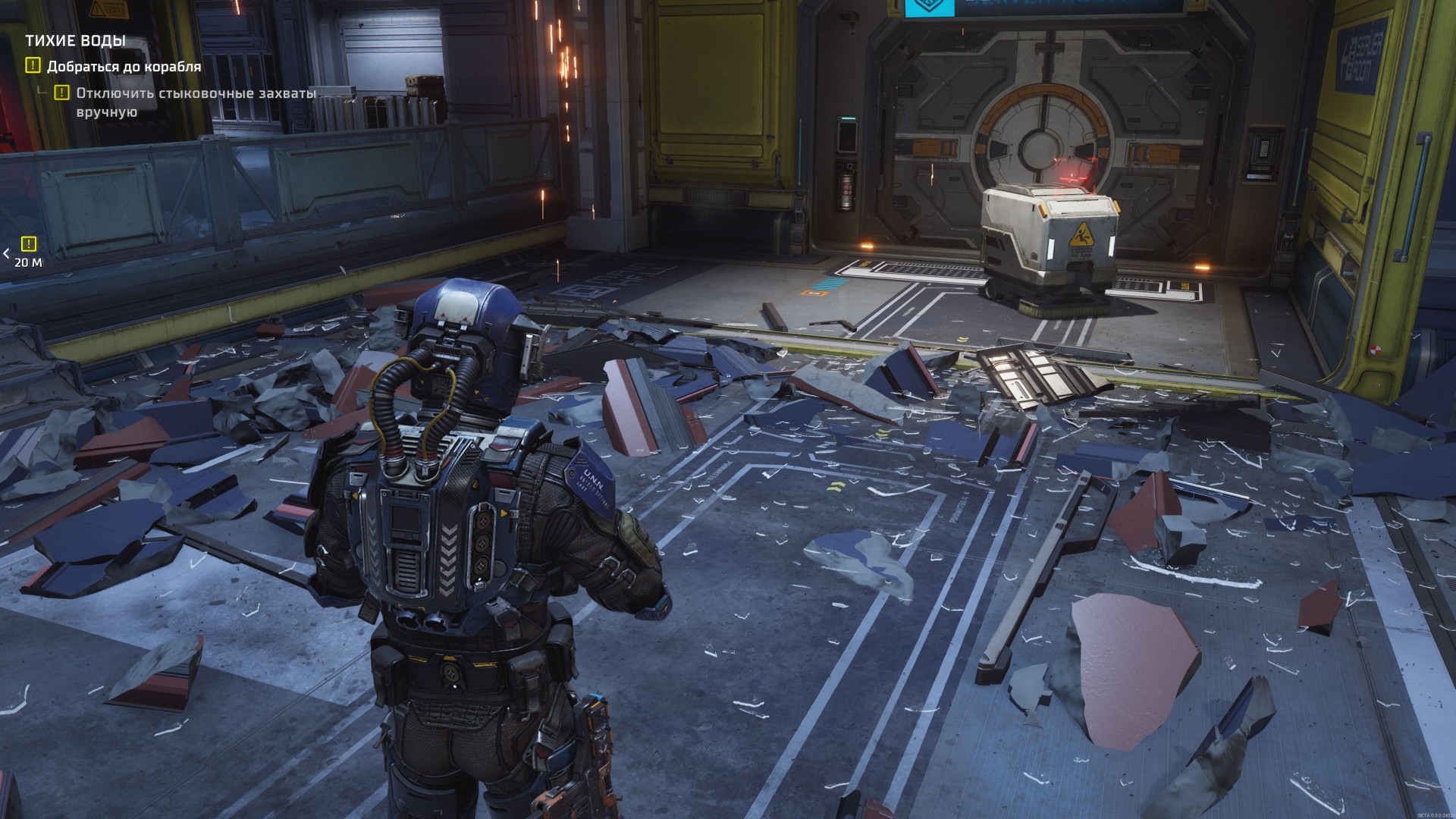Screen dimensions: 1456x819
Task: Select the red fire extinguisher by the door frame
Action: [845, 185]
